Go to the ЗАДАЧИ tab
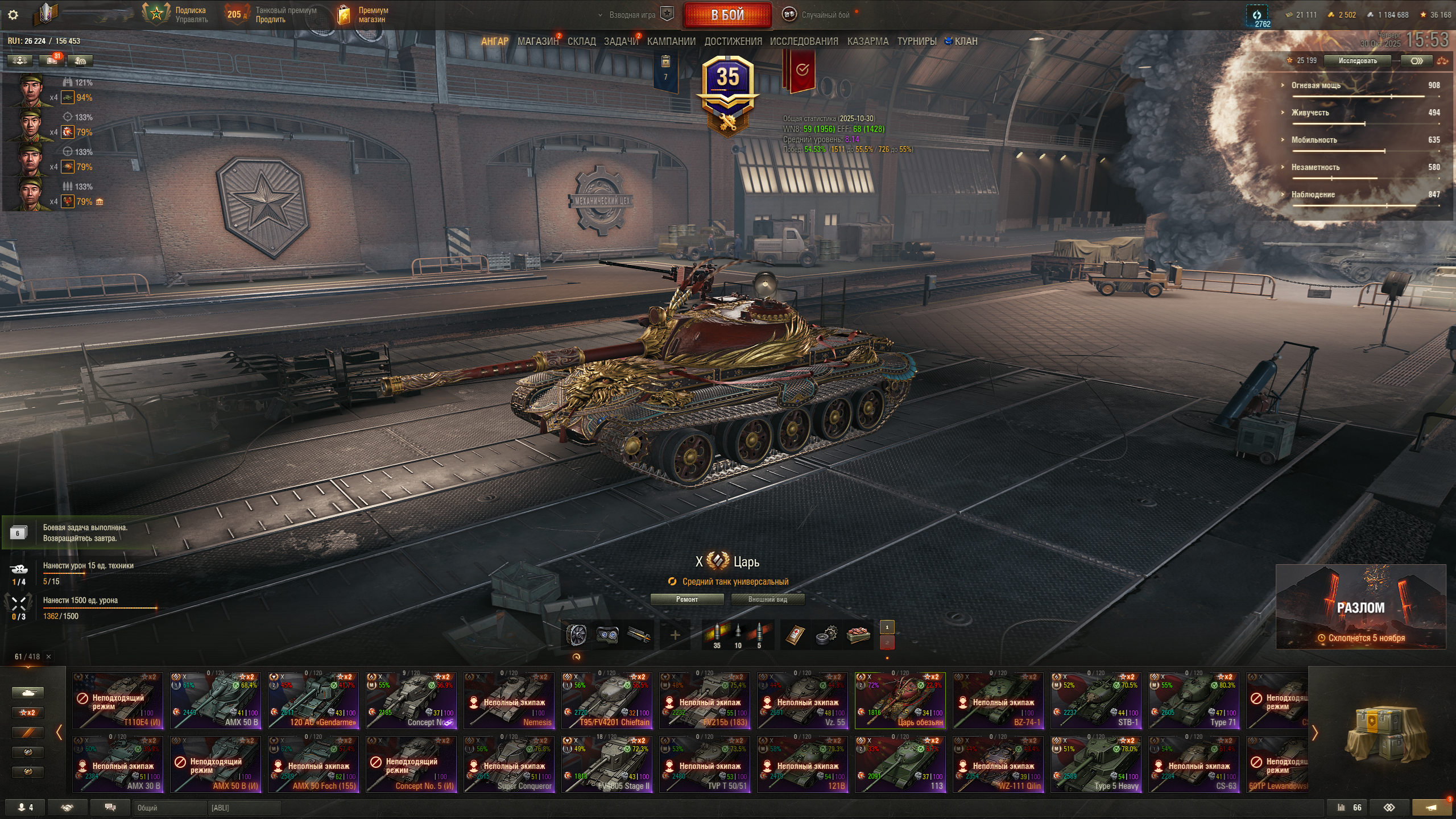Viewport: 1456px width, 819px height. point(621,42)
